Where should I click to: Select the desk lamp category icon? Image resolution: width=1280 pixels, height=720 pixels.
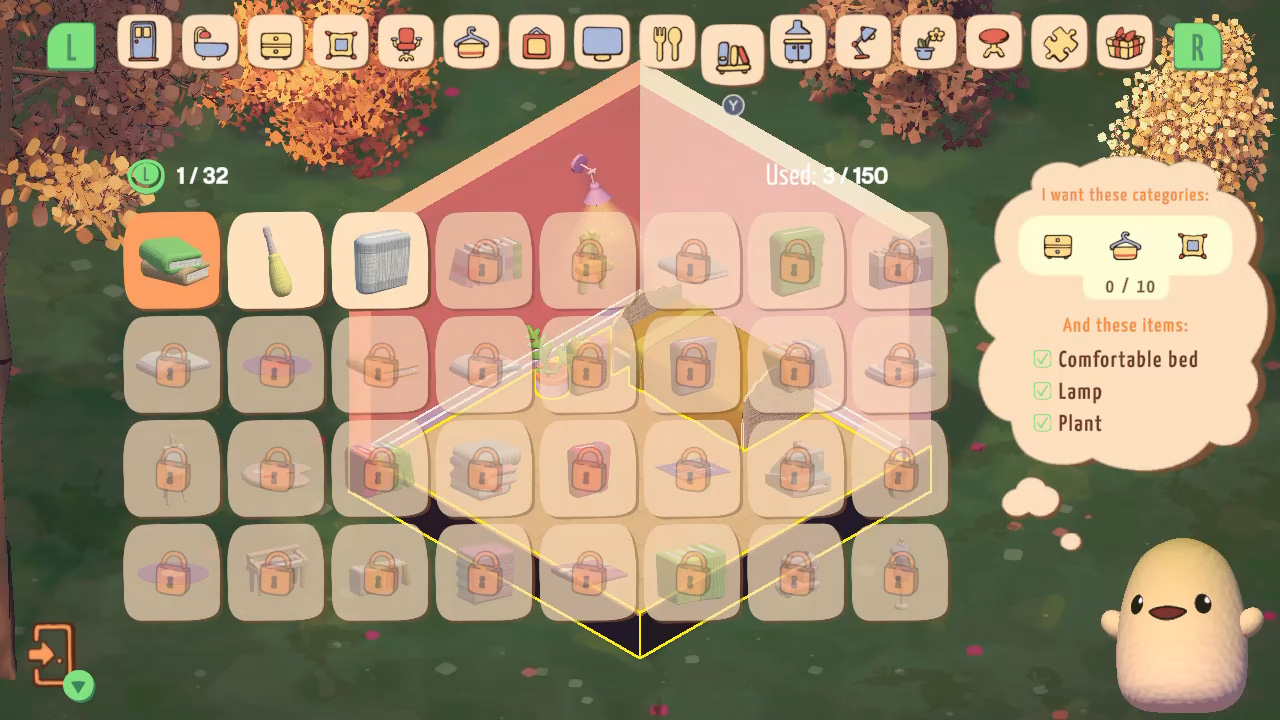coord(862,44)
